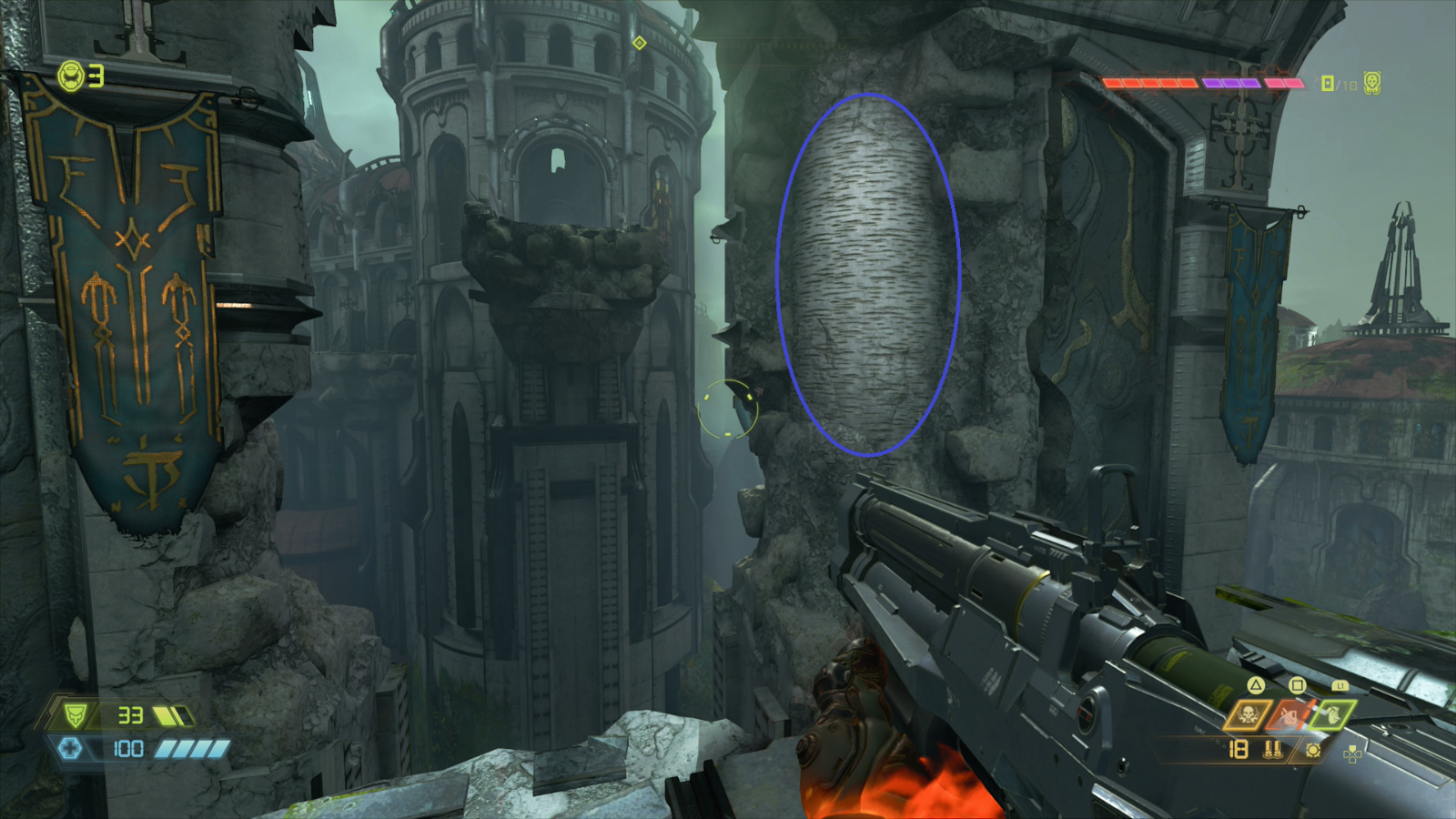
Task: Click the Slayer helmet extra lives icon
Action: click(x=72, y=76)
